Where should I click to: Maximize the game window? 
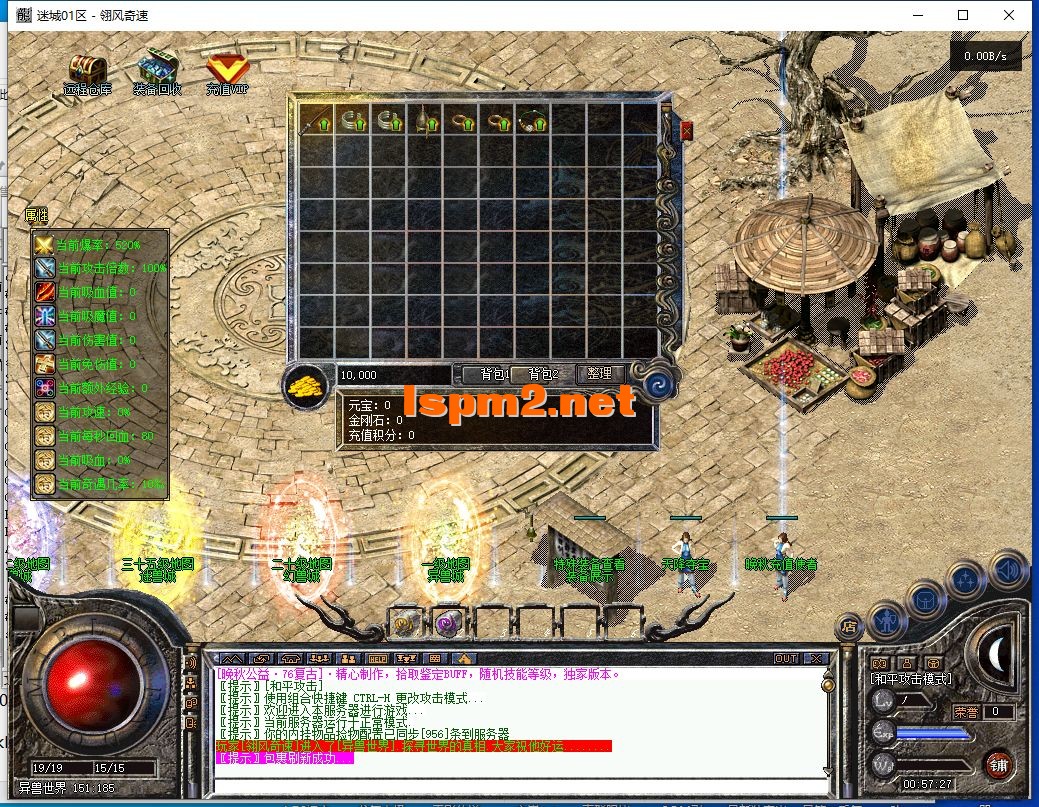click(x=963, y=15)
